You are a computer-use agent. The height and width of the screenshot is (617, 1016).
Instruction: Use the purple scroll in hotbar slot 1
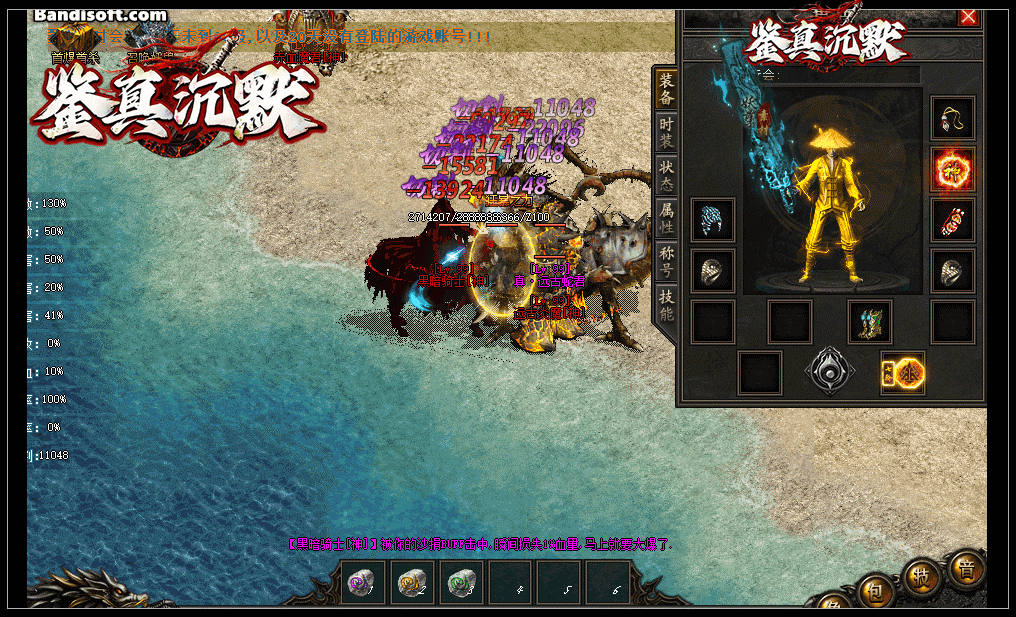coord(363,583)
